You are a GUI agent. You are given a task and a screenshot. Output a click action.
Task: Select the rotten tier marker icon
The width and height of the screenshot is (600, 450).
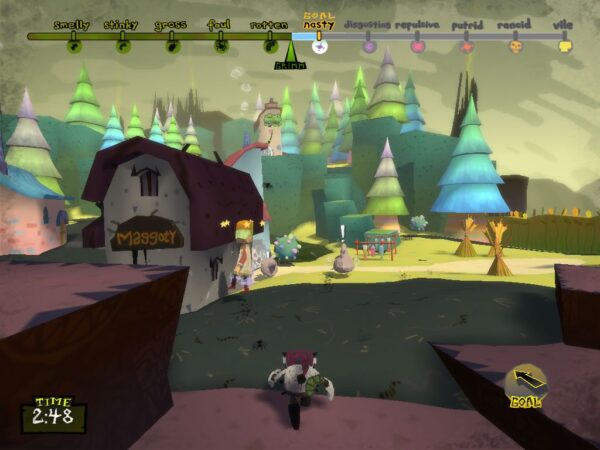click(x=270, y=45)
